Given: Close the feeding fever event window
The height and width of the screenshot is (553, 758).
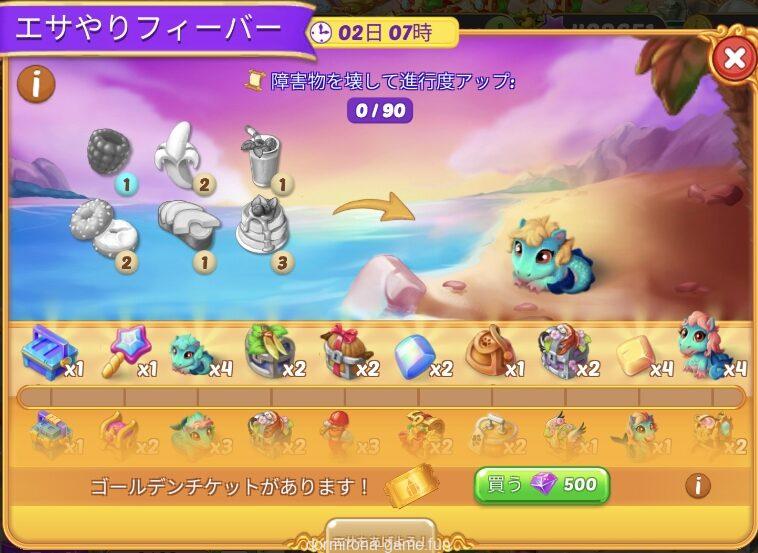Looking at the screenshot, I should coord(733,58).
